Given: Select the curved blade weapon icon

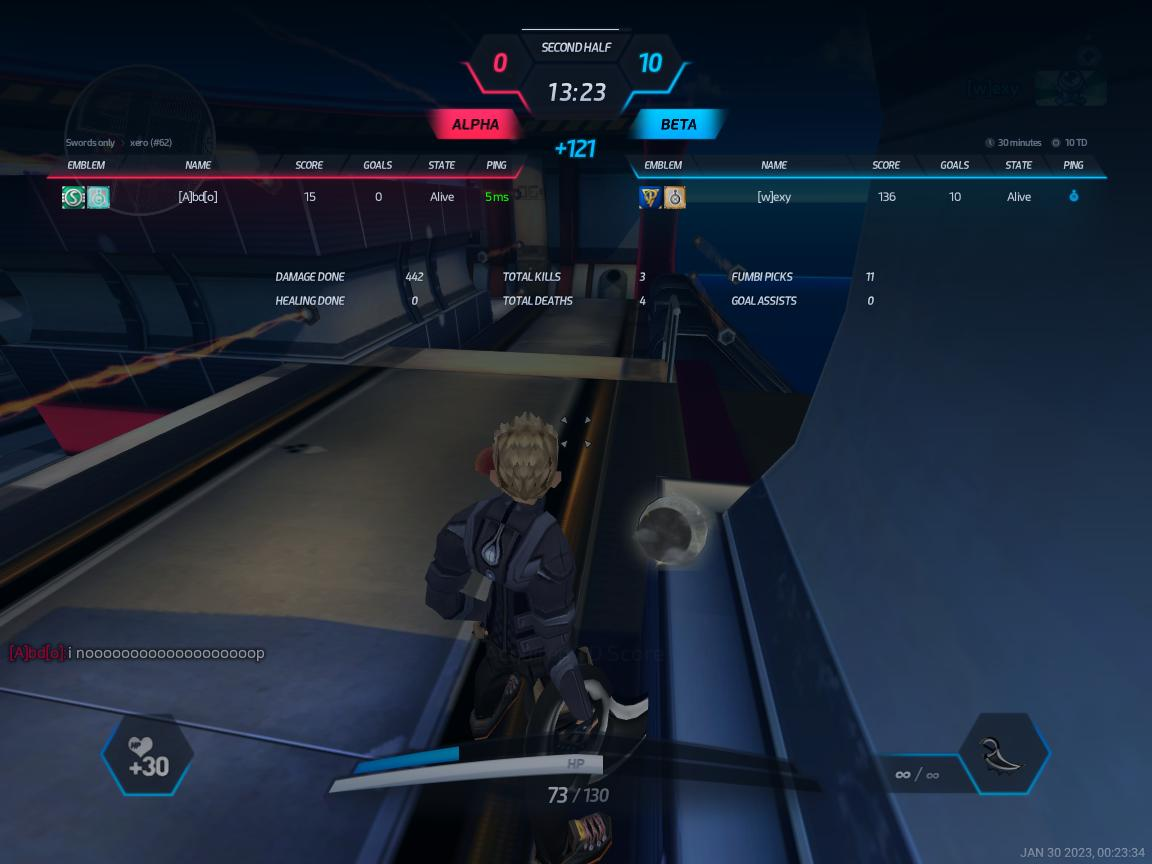Looking at the screenshot, I should [x=1003, y=756].
